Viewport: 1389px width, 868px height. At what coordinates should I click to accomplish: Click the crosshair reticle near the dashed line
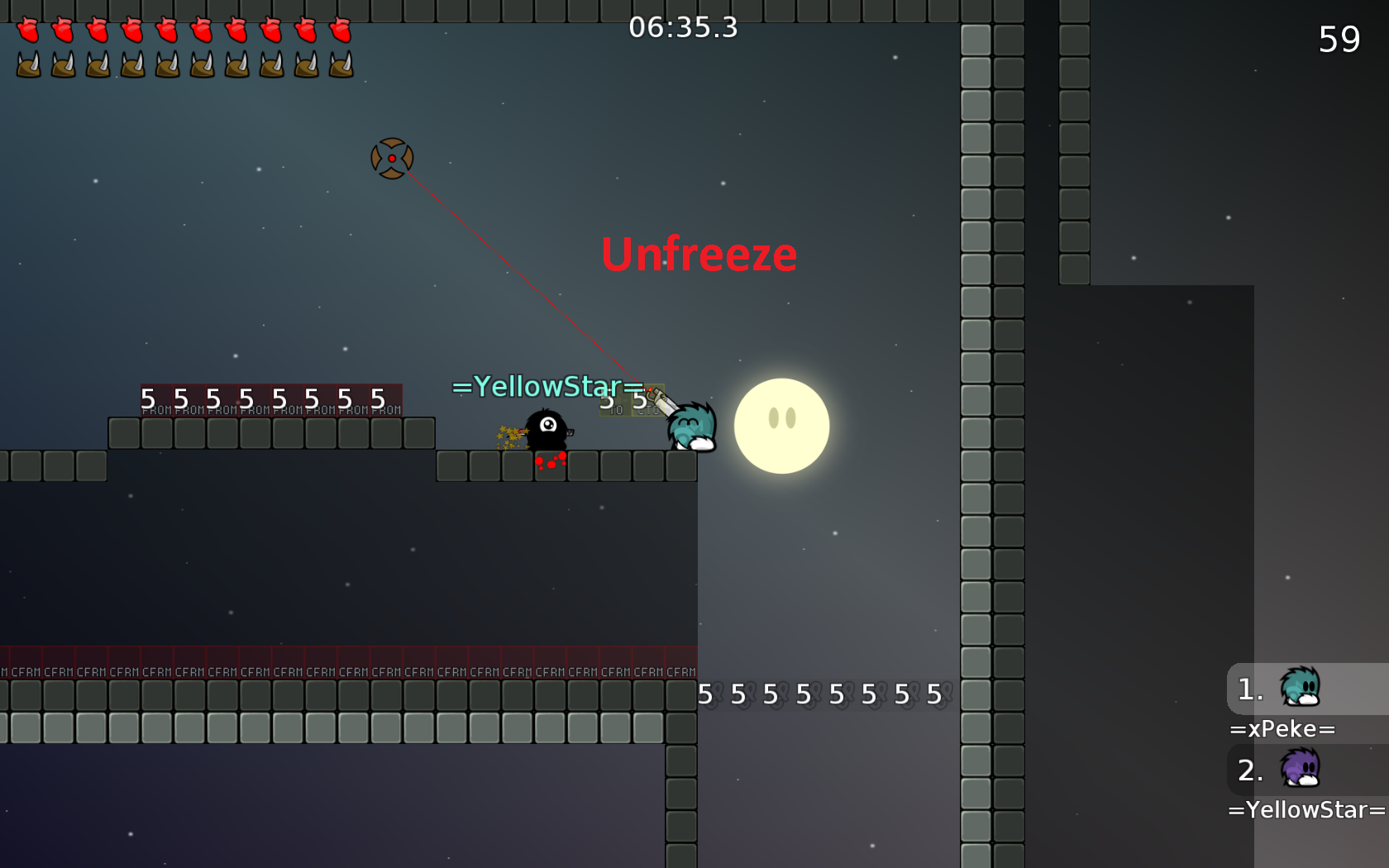click(x=392, y=158)
